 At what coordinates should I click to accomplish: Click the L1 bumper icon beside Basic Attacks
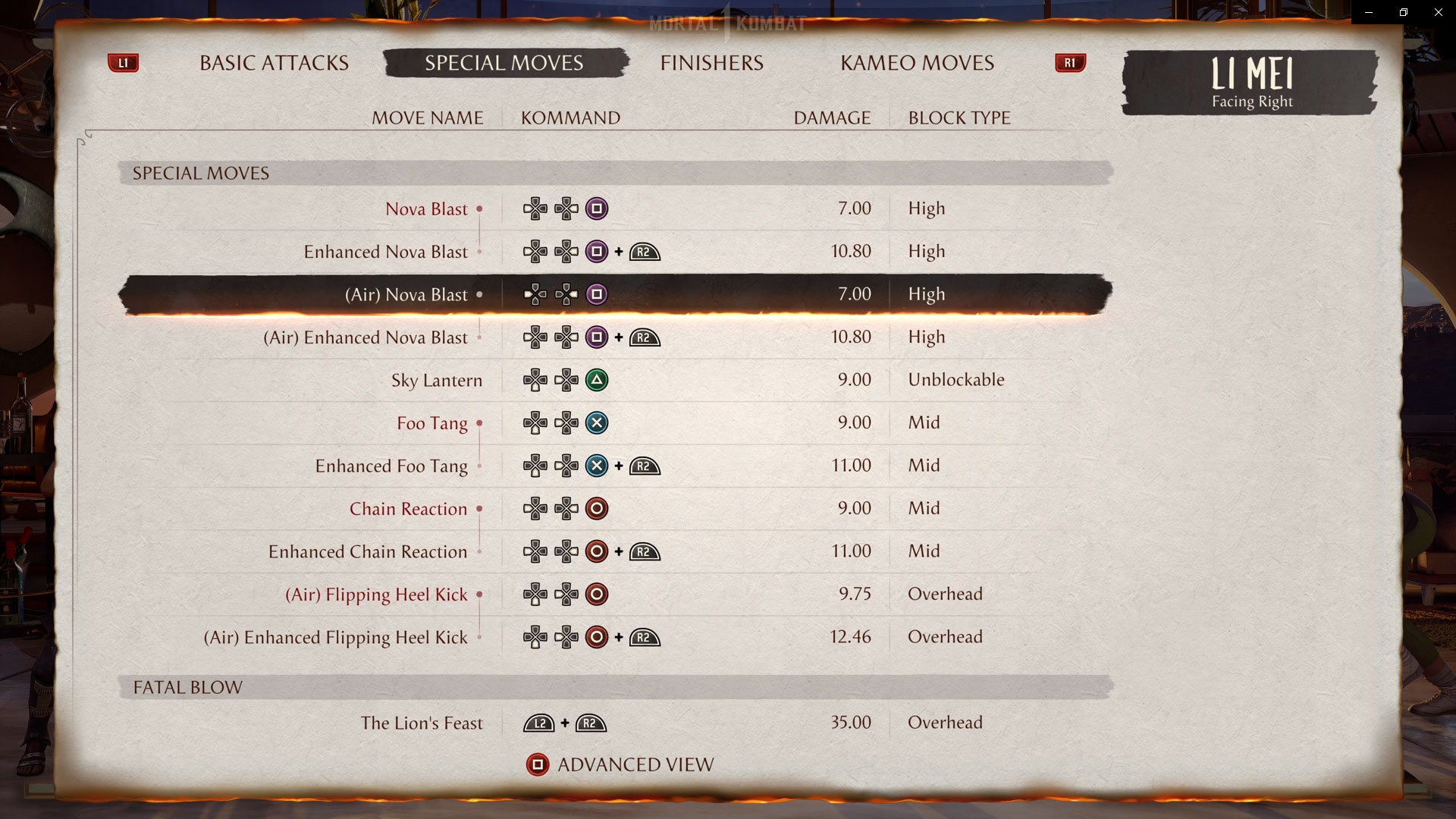(x=124, y=63)
